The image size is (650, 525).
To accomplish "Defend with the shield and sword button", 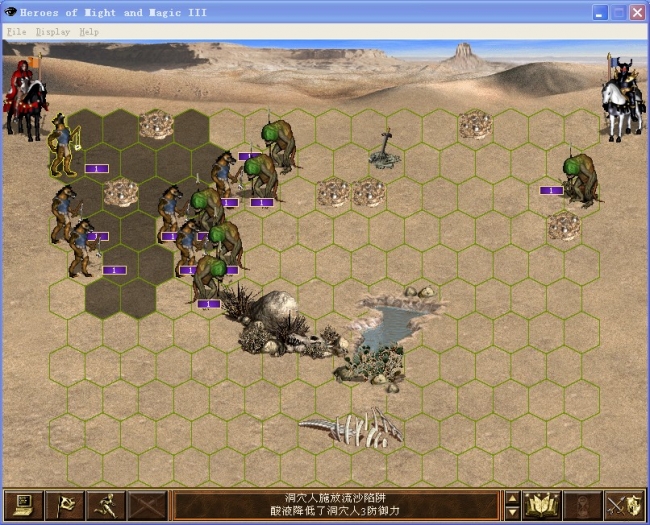I will 626,505.
